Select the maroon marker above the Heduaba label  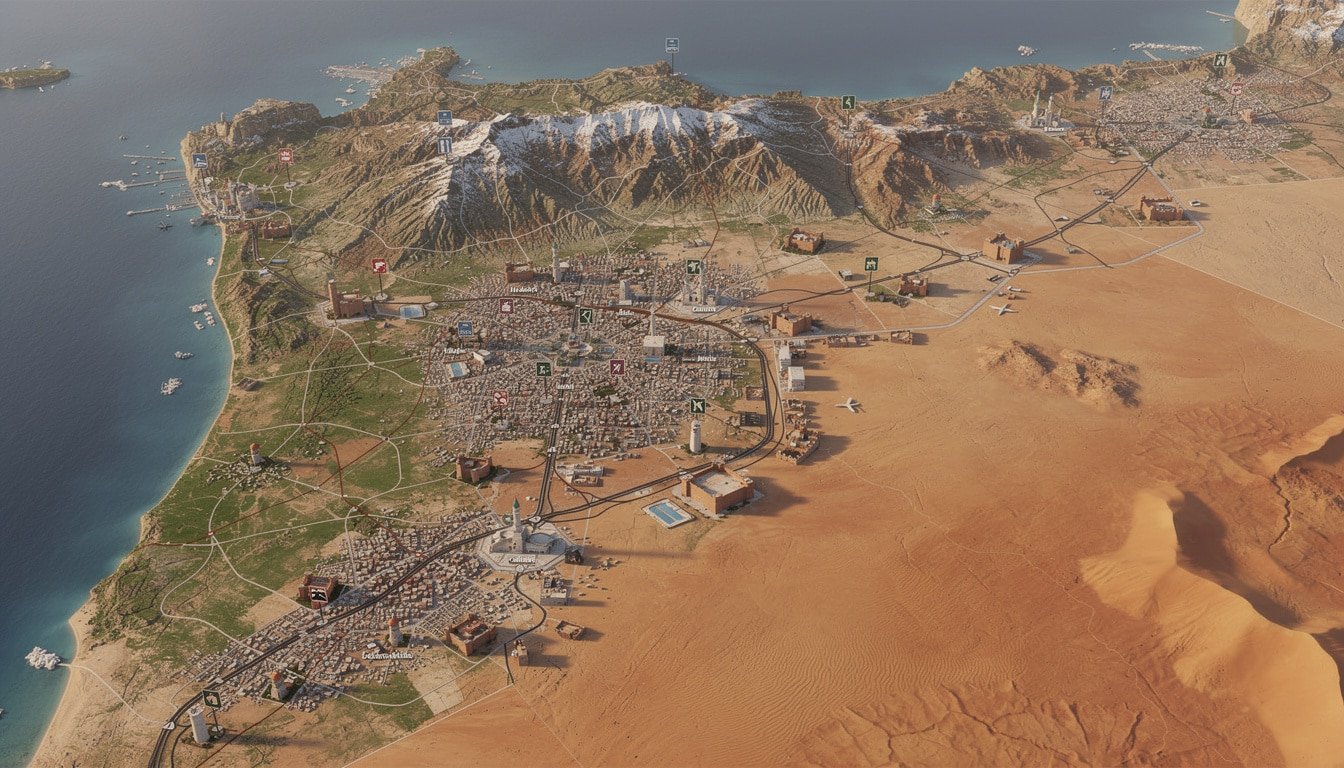tap(506, 305)
